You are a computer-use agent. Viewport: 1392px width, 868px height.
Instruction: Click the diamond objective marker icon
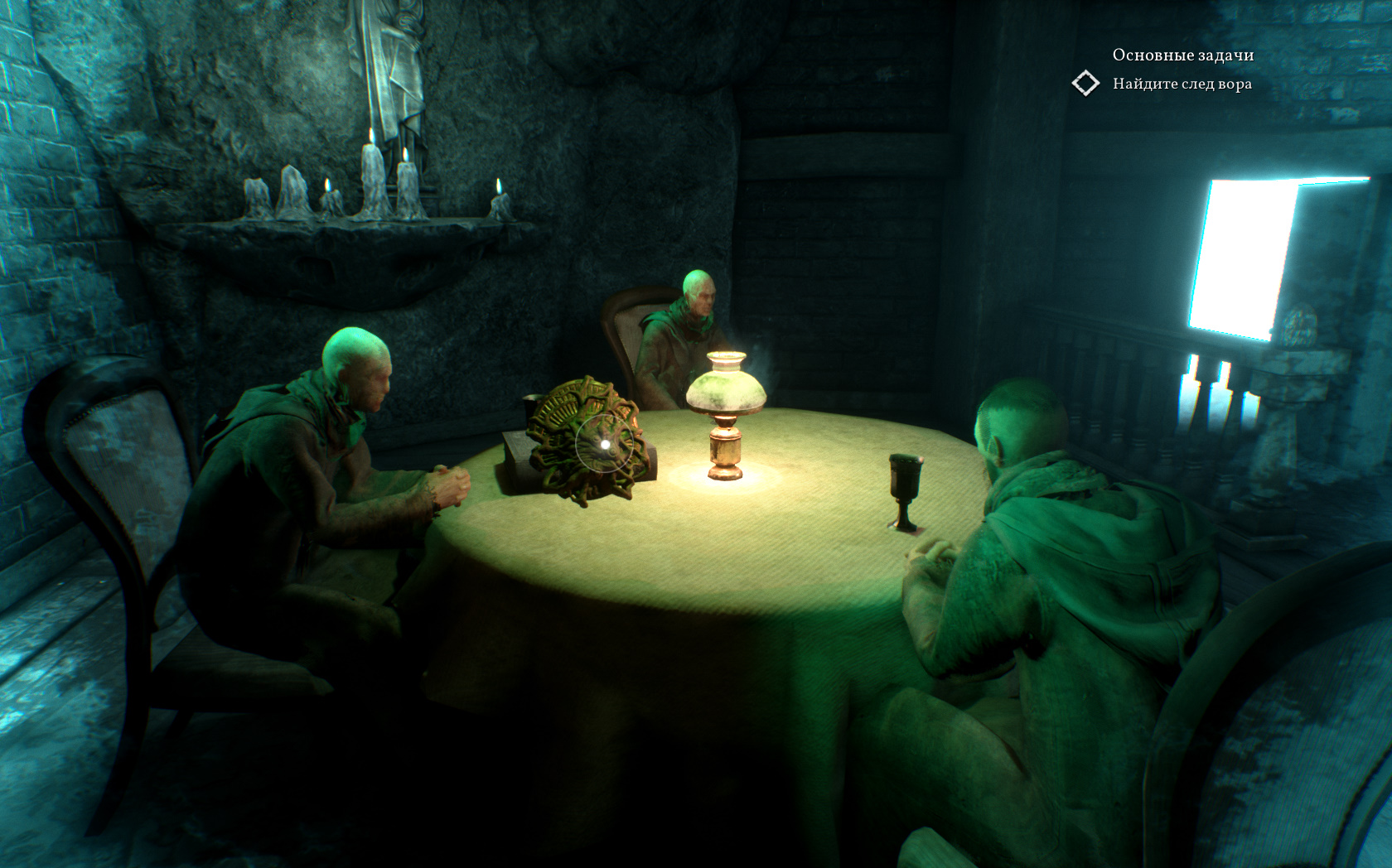coord(1085,84)
